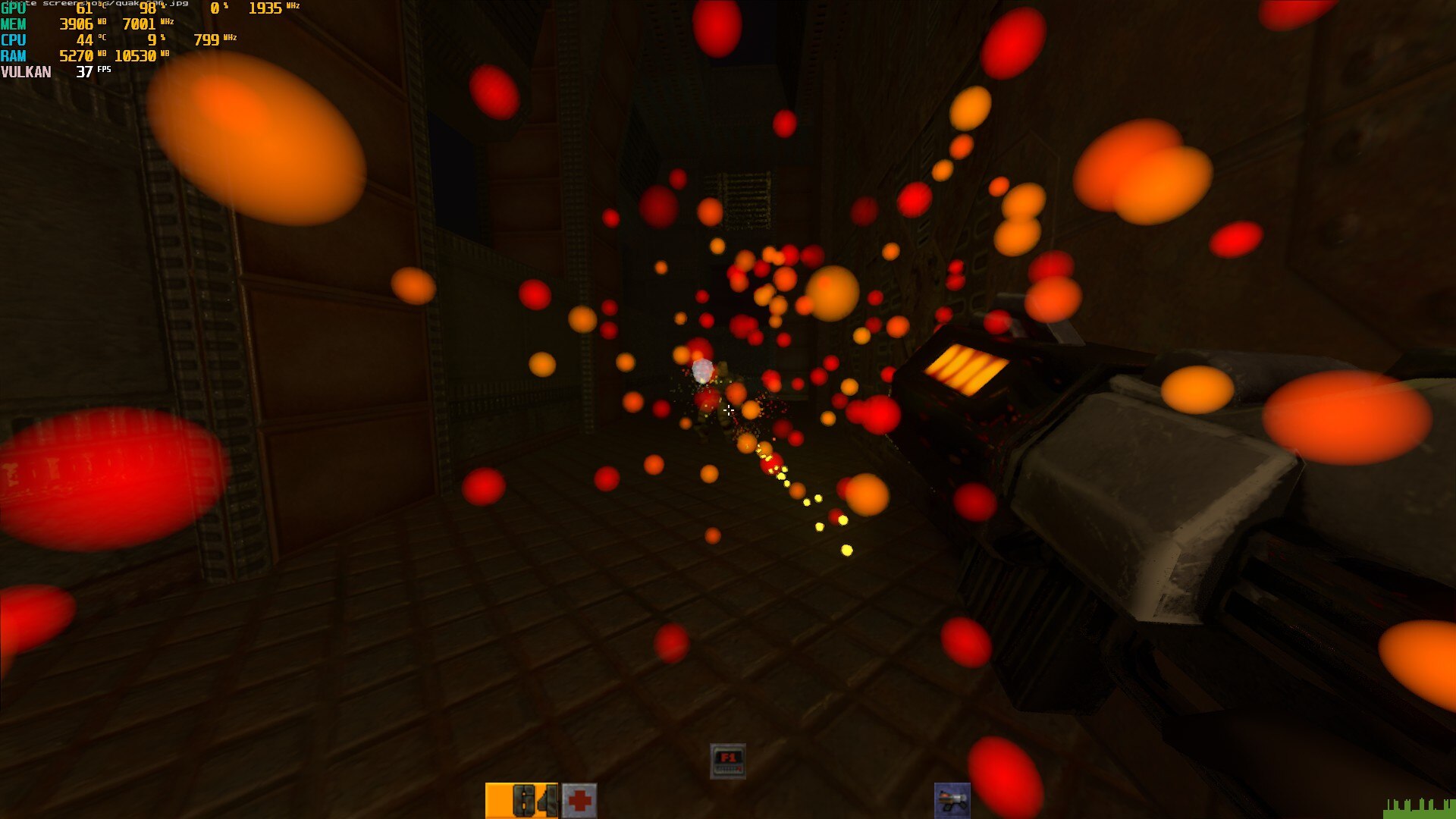Image resolution: width=1456 pixels, height=819 pixels.
Task: Open the F1 help computer icon
Action: click(x=728, y=761)
